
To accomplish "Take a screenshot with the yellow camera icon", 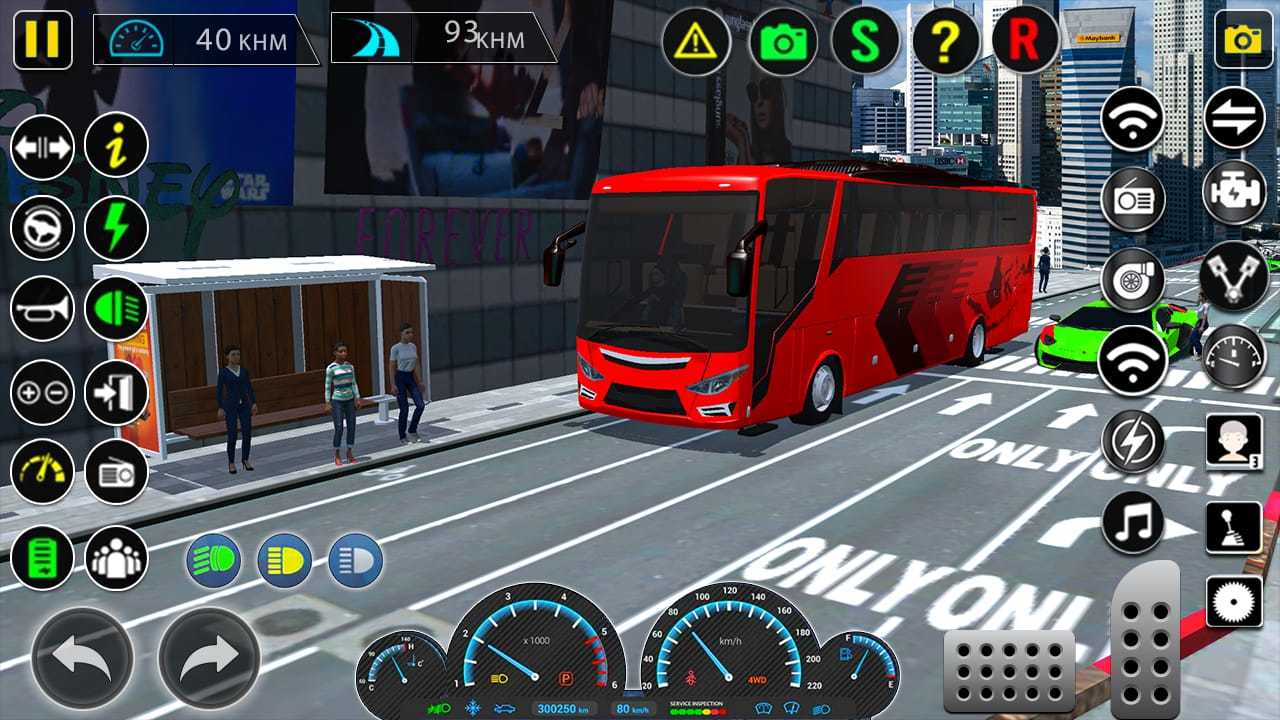I will tap(1243, 39).
